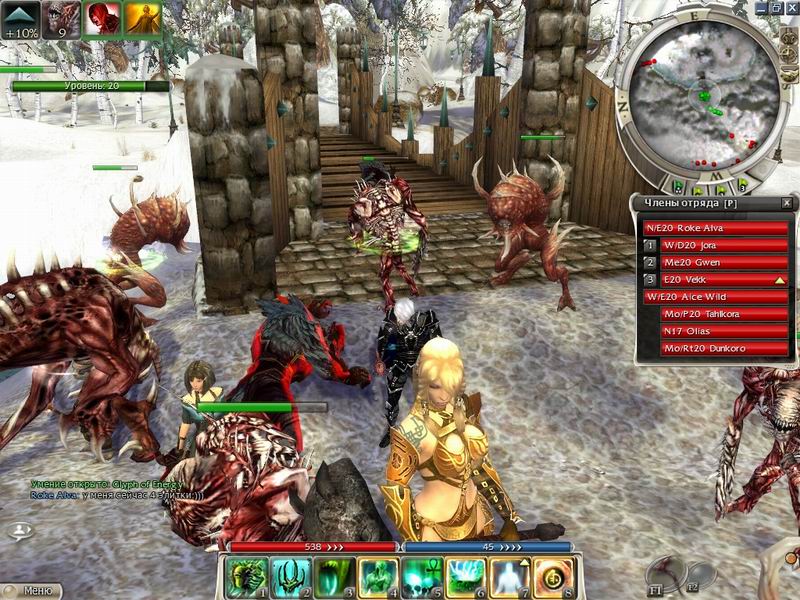This screenshot has height=600, width=800.
Task: Close the Члены отряда party window
Action: pos(786,203)
